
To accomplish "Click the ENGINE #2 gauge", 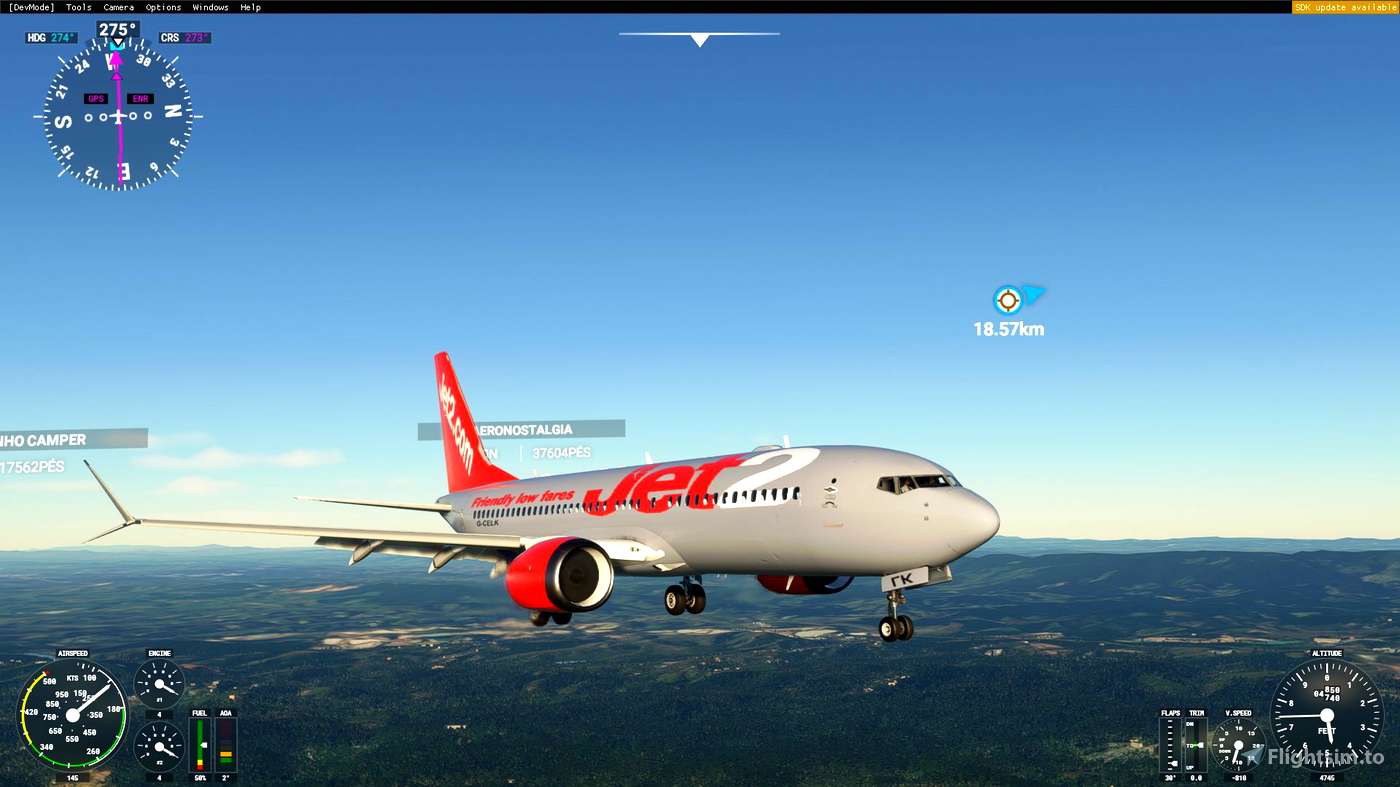I will click(158, 746).
